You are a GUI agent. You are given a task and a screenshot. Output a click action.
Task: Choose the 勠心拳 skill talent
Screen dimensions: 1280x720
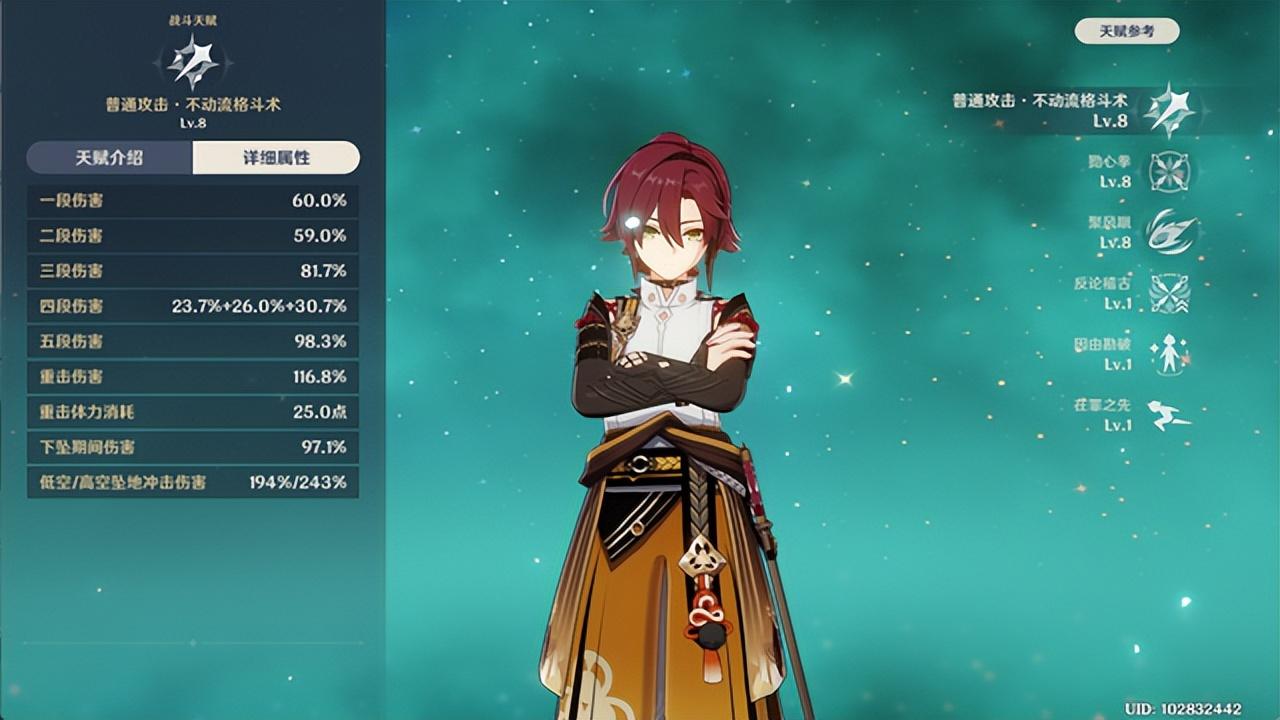click(x=1168, y=171)
